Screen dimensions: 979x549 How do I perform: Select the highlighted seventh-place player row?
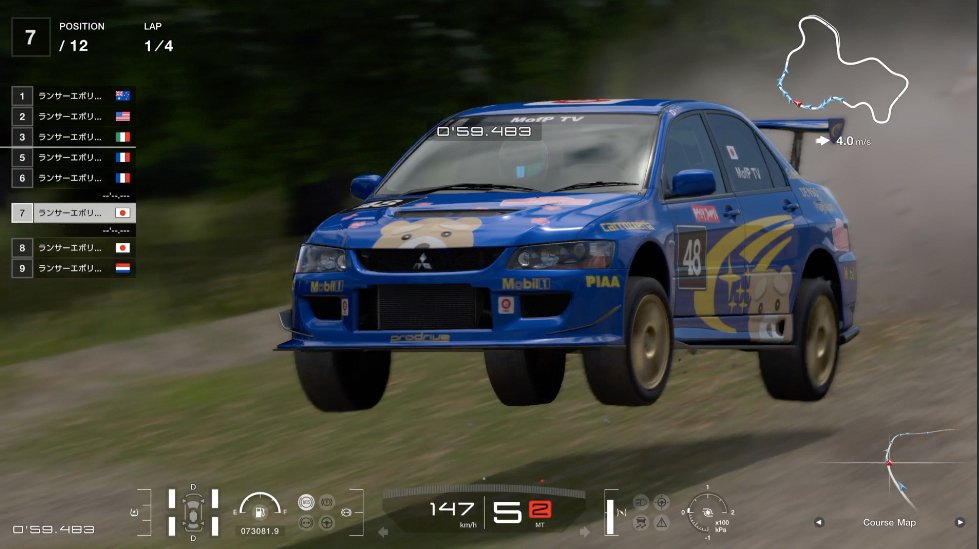[72, 213]
